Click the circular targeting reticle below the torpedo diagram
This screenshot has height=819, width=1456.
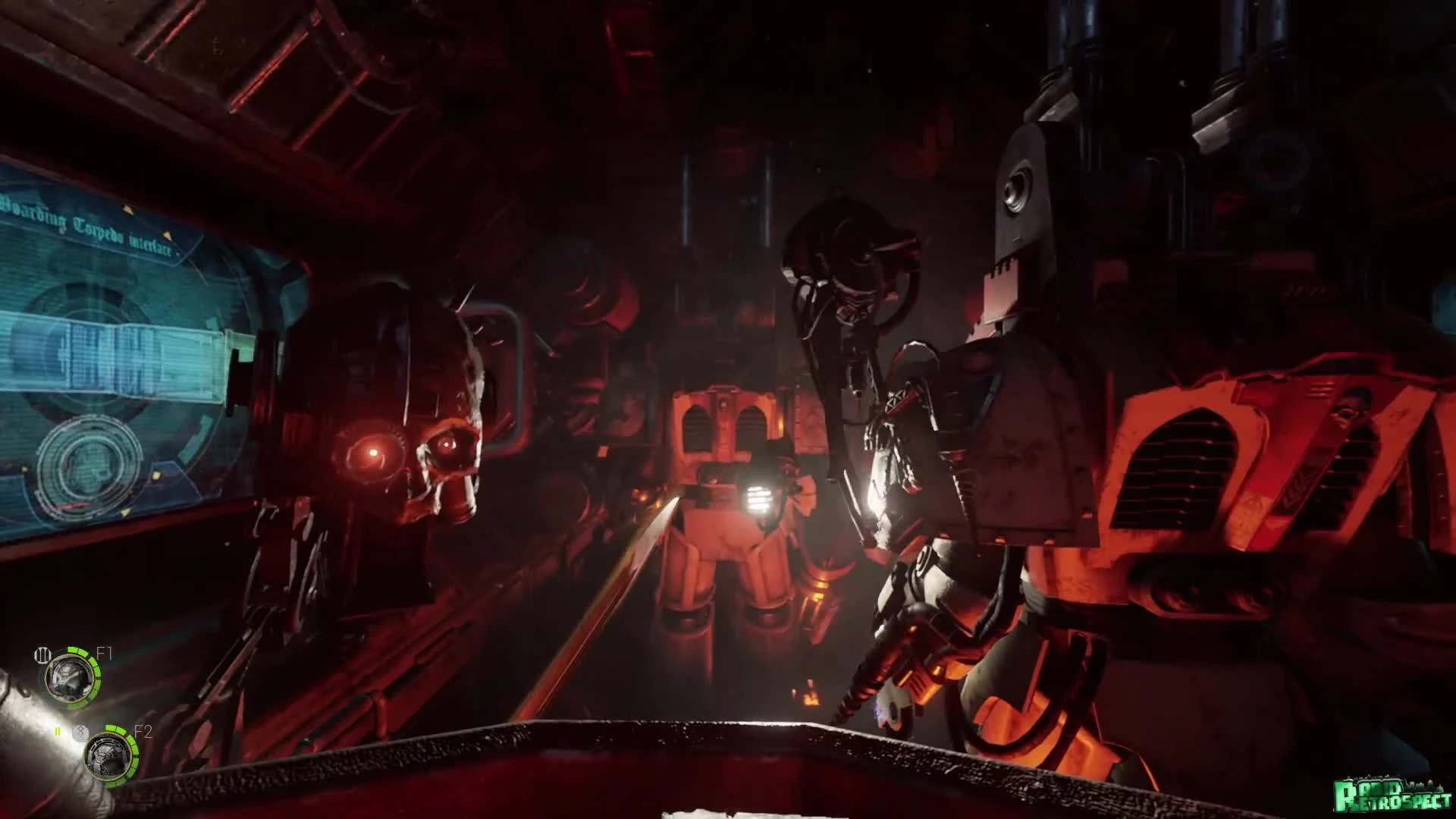tap(89, 463)
